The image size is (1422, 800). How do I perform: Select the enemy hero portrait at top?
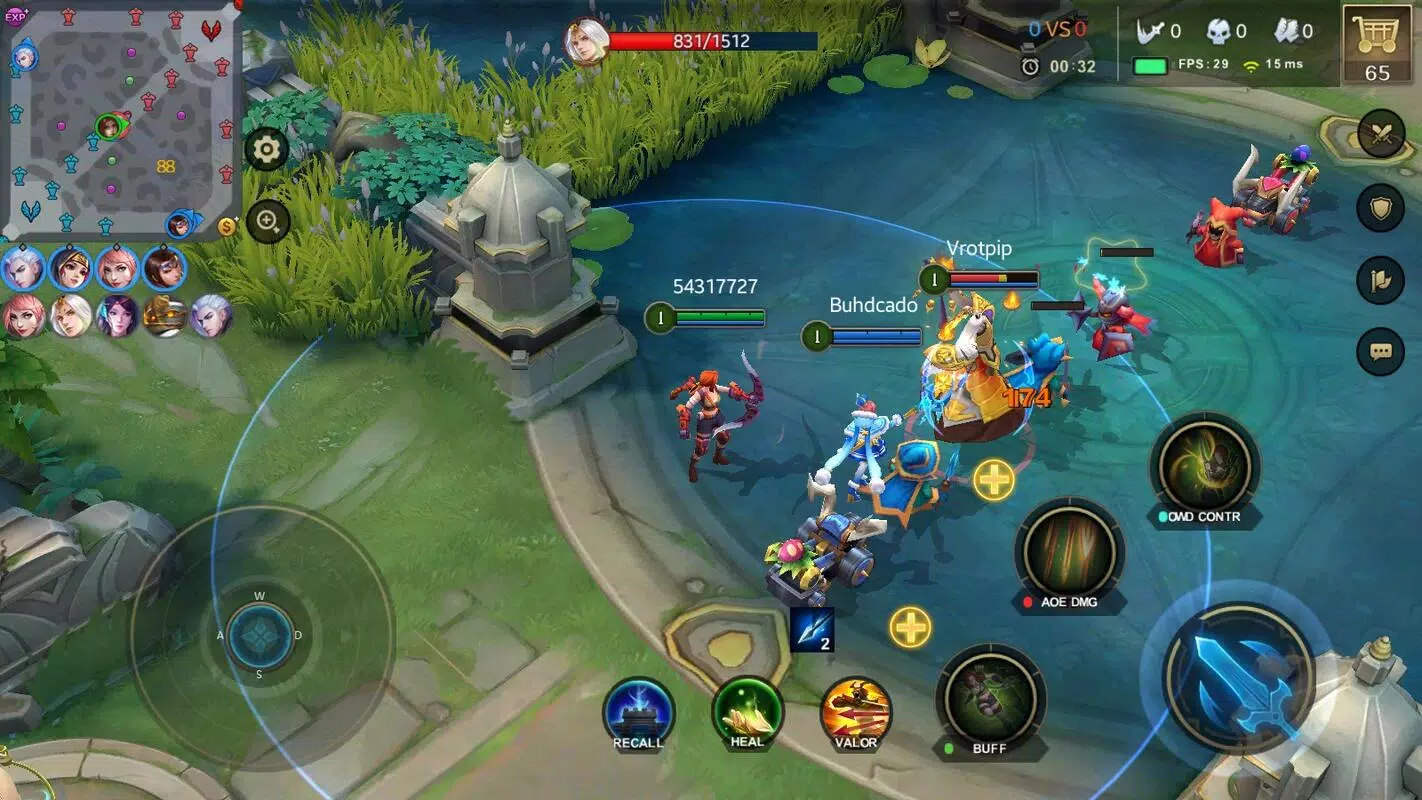(586, 42)
